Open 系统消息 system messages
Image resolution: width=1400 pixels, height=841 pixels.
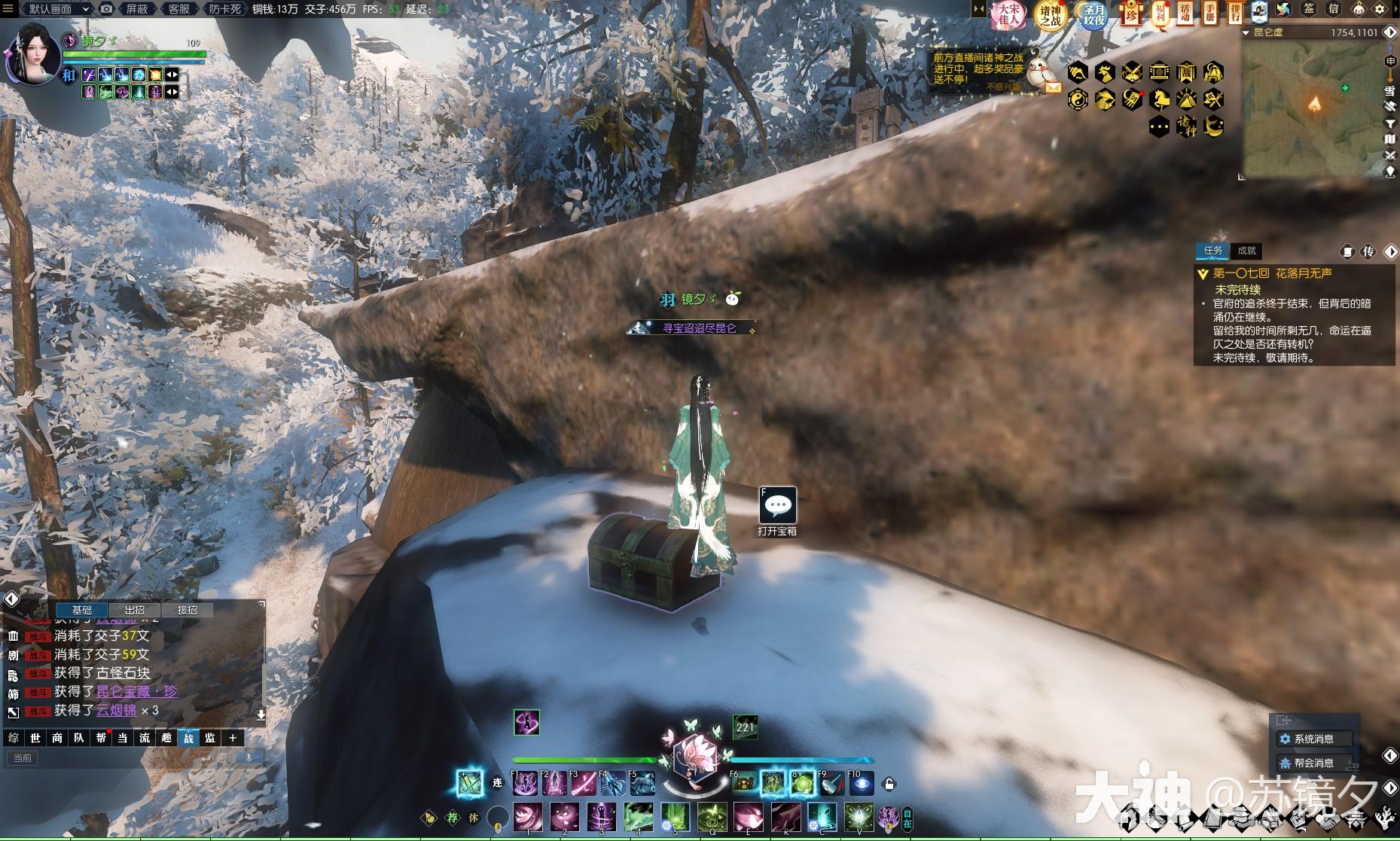click(1314, 739)
